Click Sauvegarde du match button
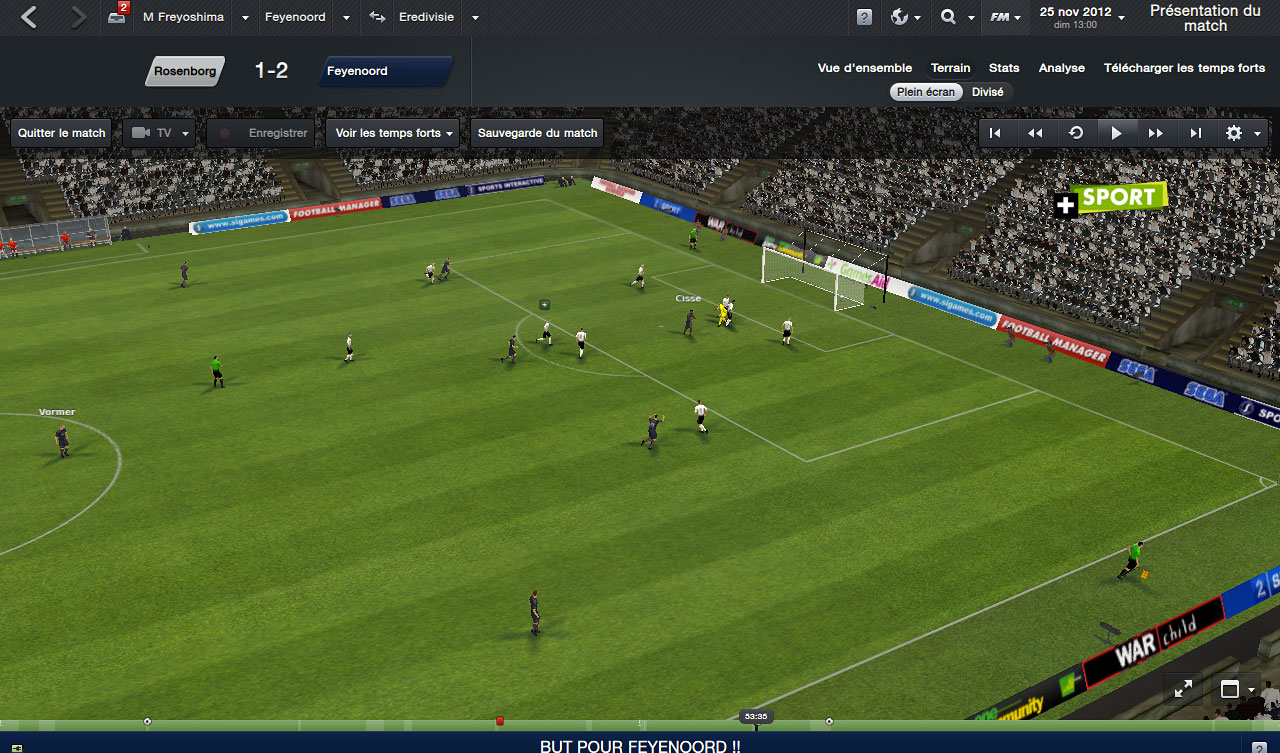The width and height of the screenshot is (1280, 753). 537,133
